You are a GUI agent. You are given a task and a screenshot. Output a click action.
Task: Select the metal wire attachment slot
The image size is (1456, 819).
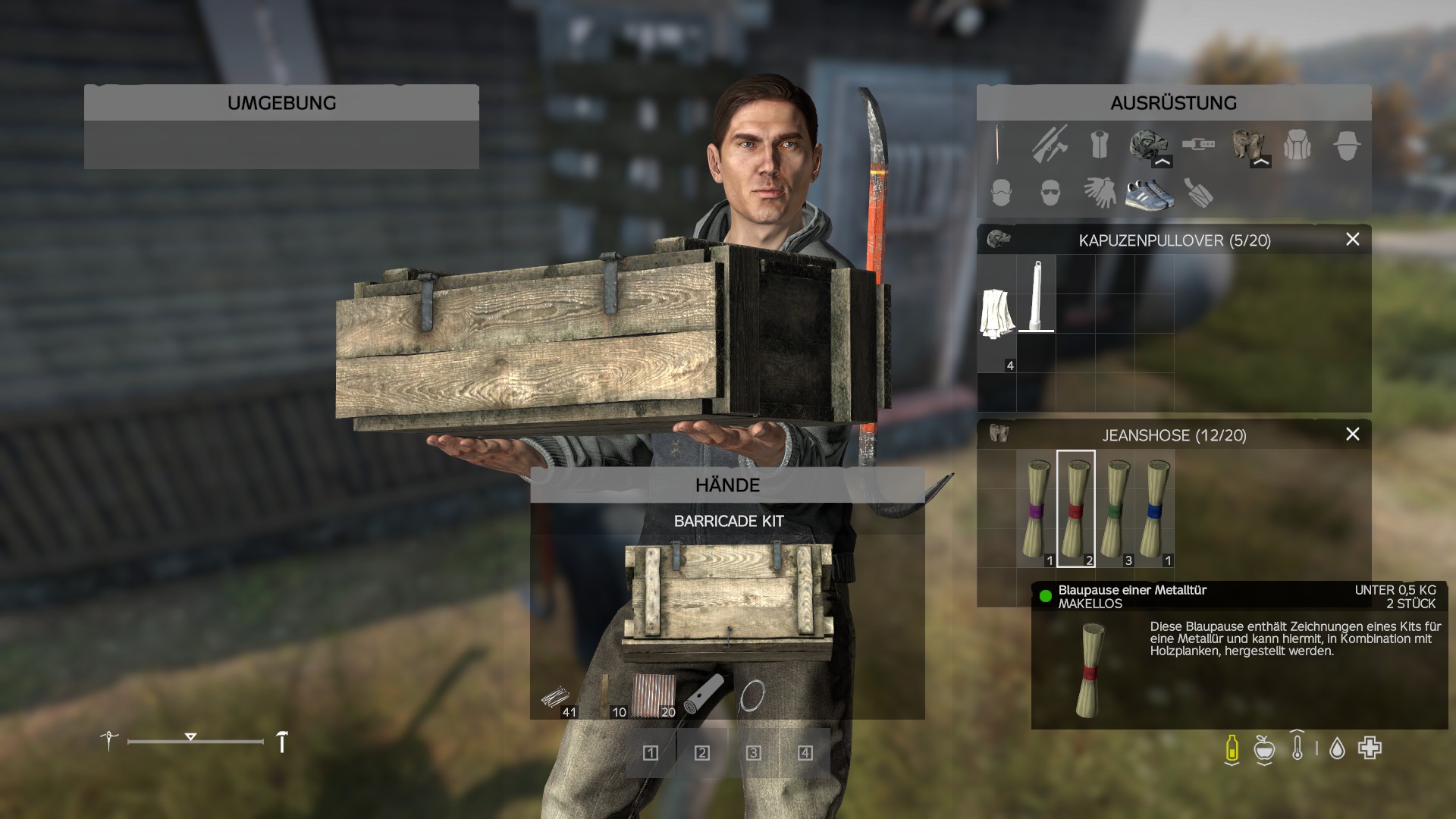752,696
